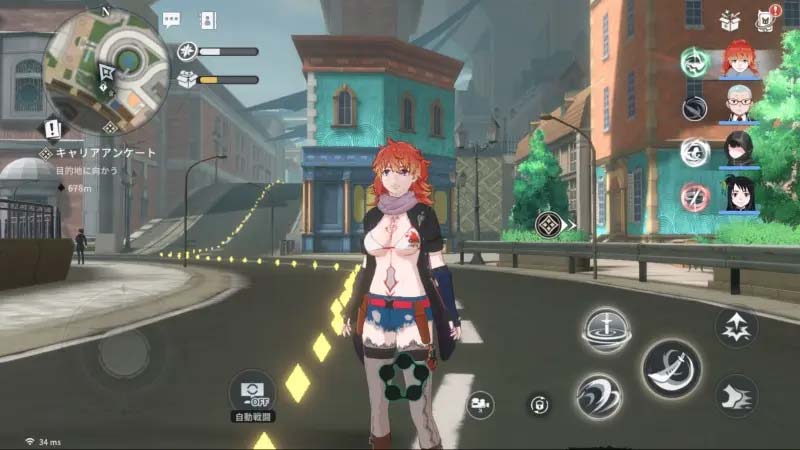Toggle the target lock icon

point(539,404)
